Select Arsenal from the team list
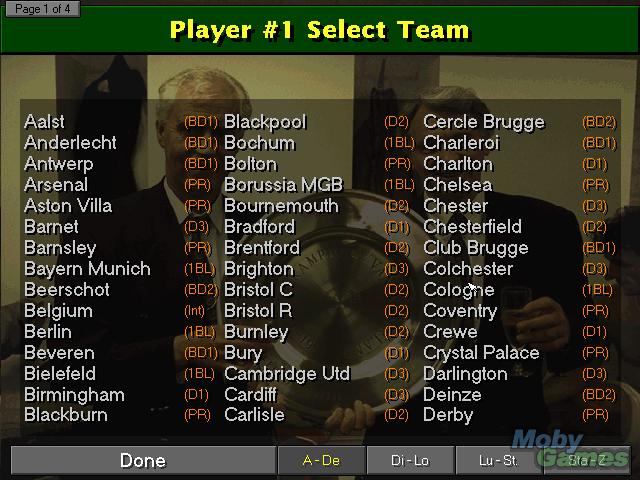Image resolution: width=640 pixels, height=480 pixels. click(56, 185)
